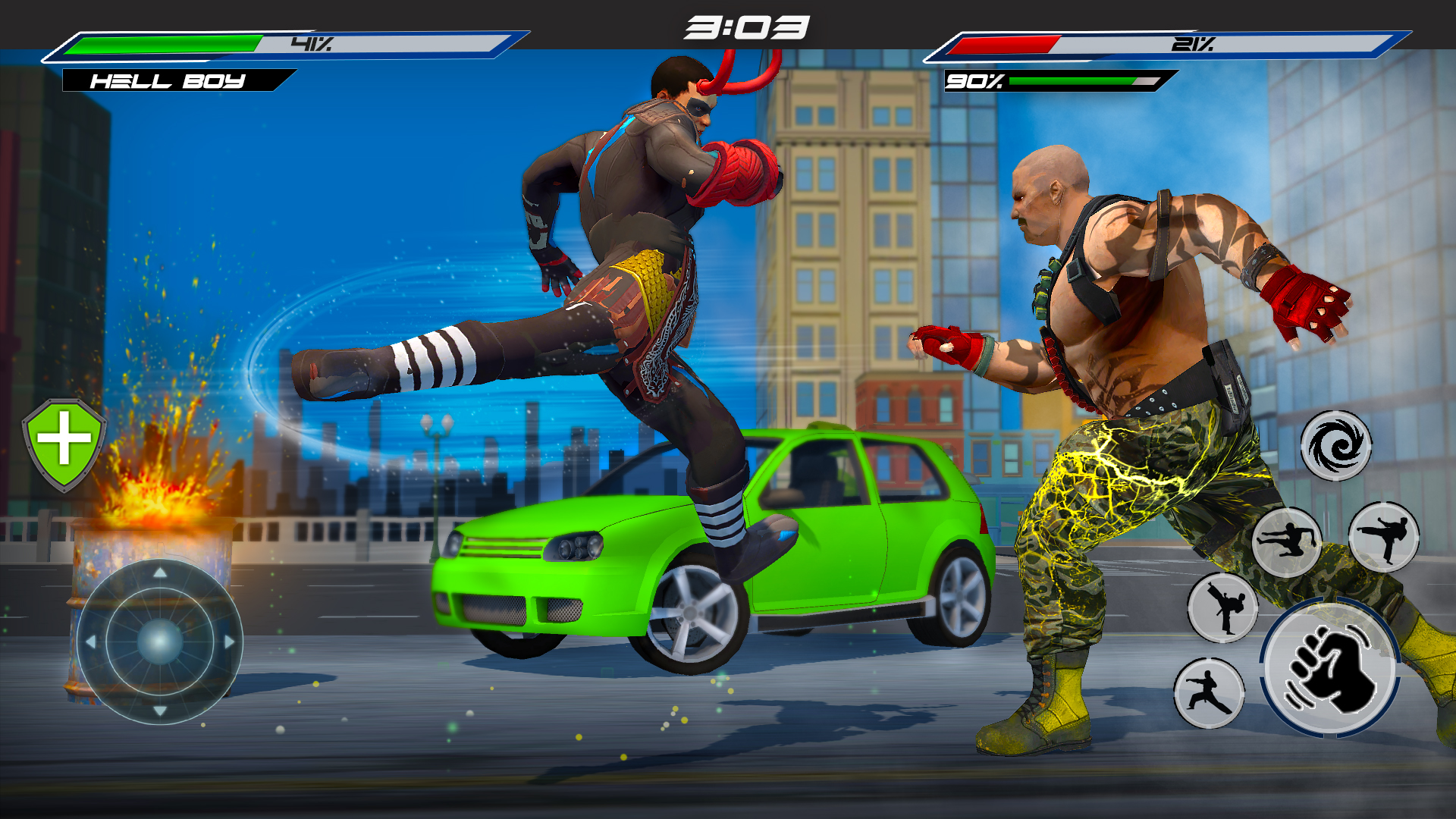1456x819 pixels.
Task: Move right with the joystick arrow
Action: click(229, 642)
